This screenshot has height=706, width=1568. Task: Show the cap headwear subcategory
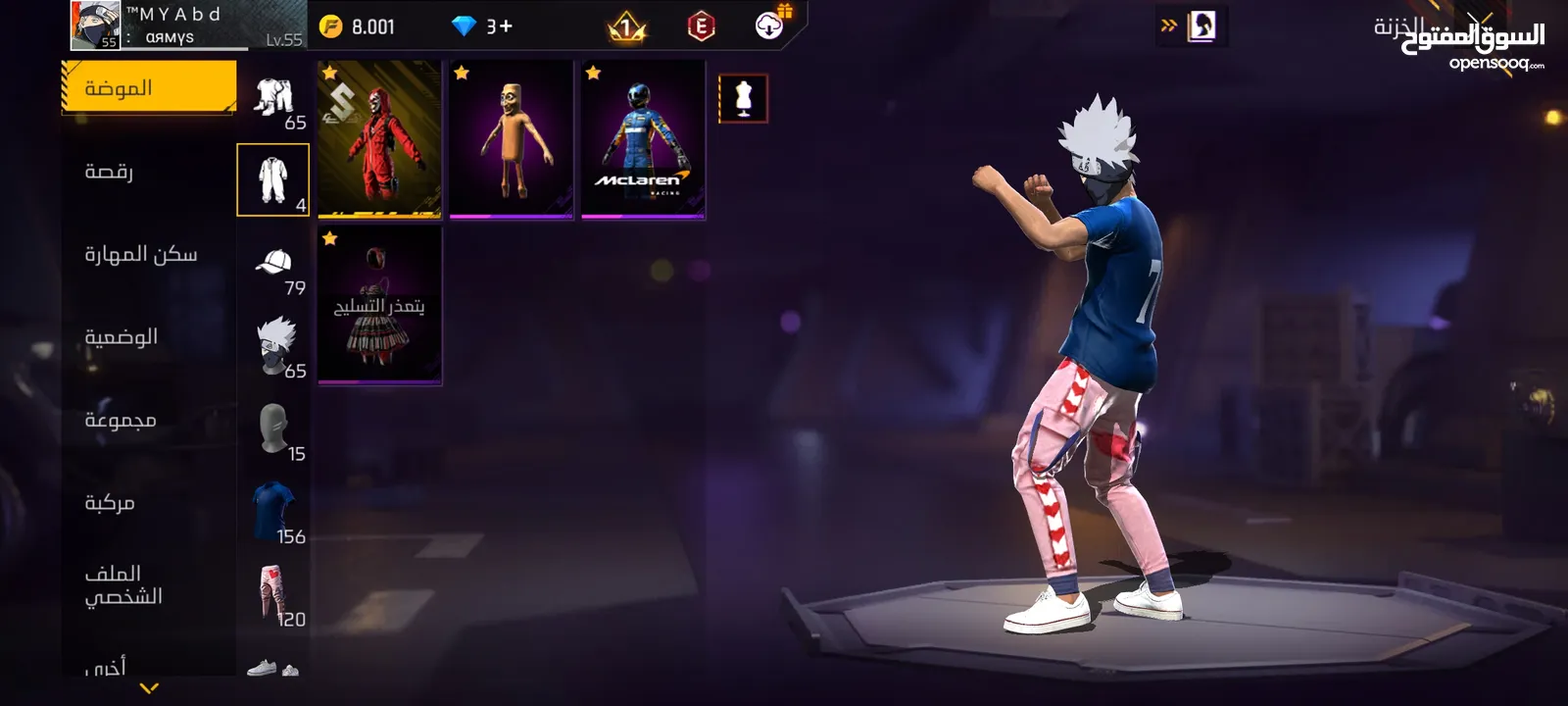point(274,265)
